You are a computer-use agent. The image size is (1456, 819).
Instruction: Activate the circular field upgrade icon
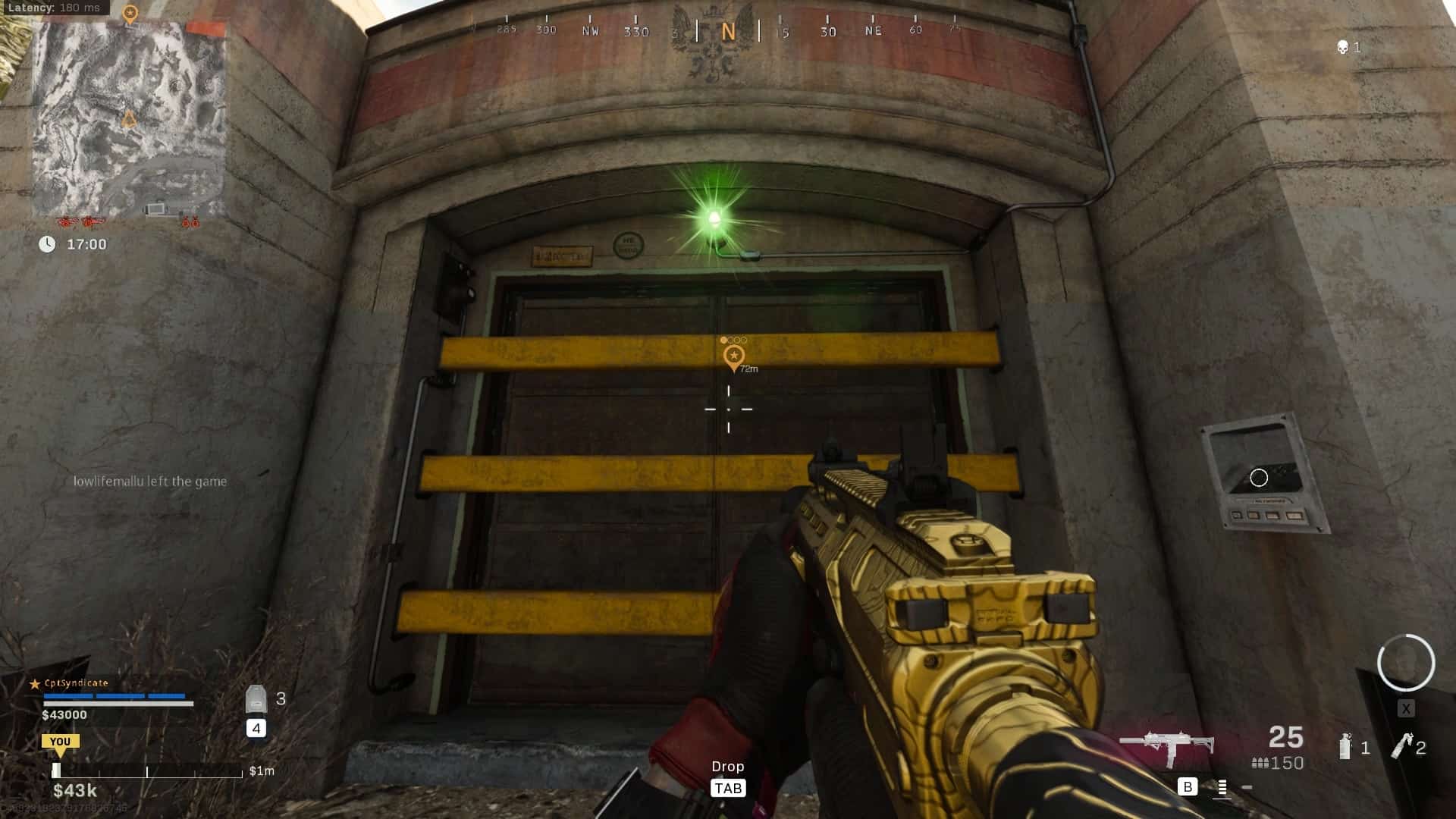(x=1406, y=663)
